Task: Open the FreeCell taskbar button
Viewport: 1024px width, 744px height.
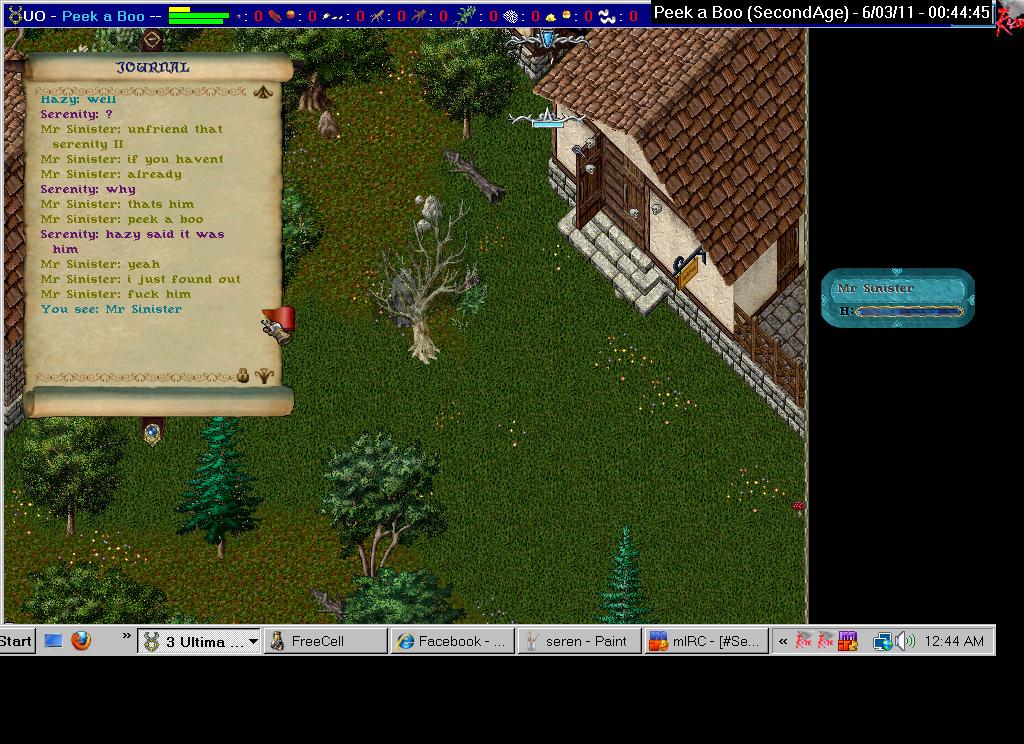Action: [x=325, y=641]
